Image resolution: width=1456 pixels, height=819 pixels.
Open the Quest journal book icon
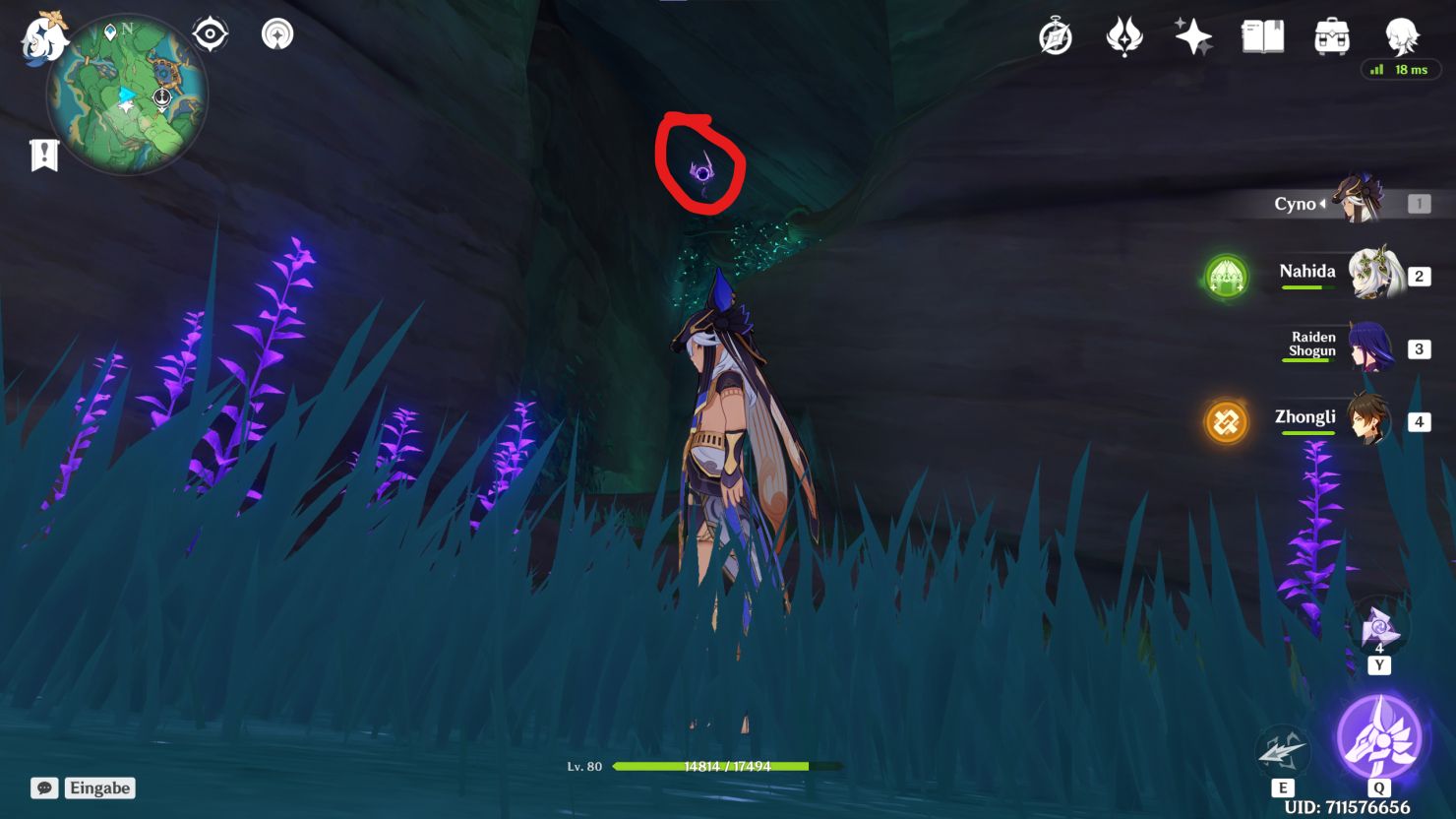click(x=1262, y=36)
